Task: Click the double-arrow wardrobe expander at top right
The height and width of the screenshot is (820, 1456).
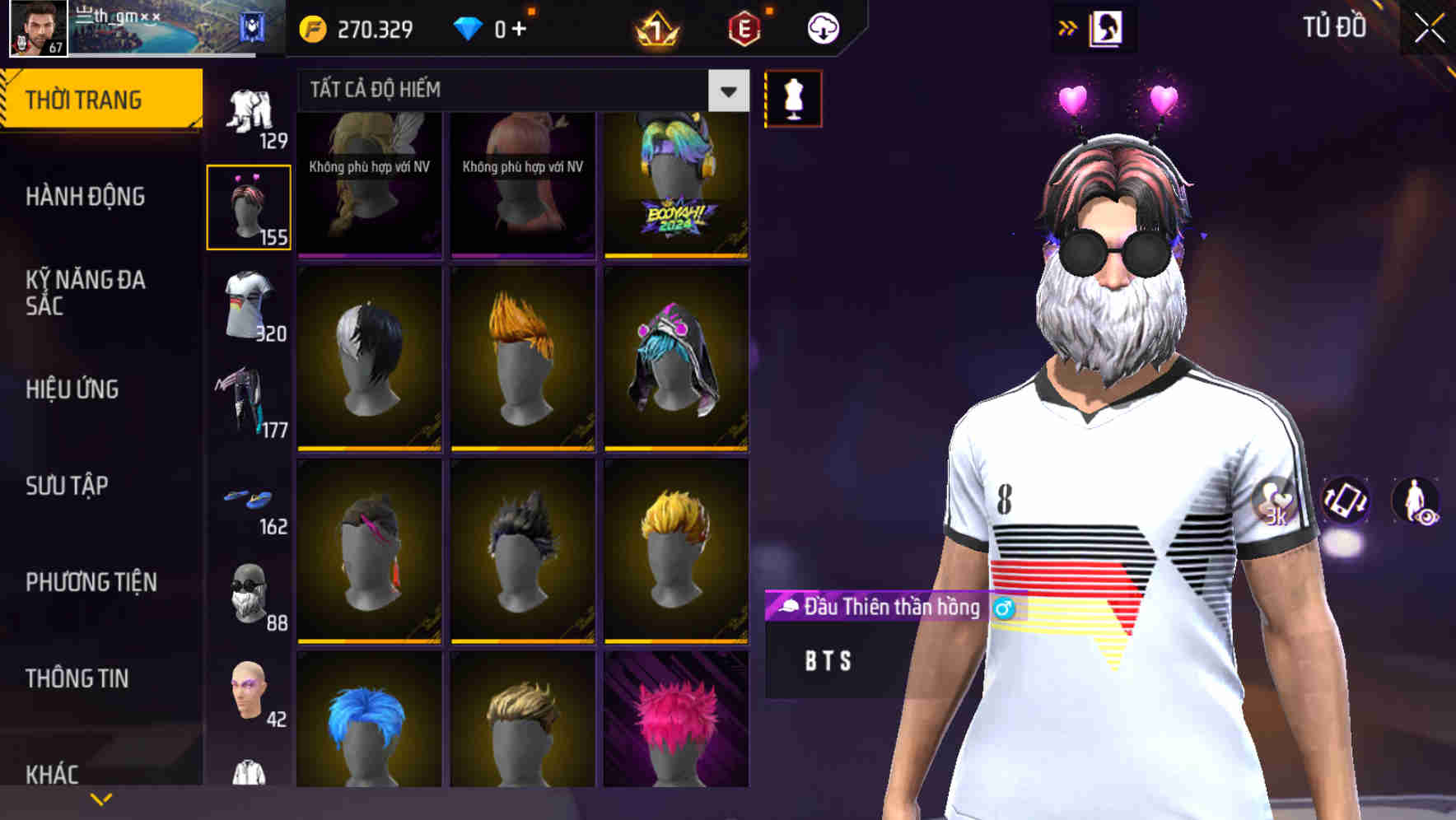Action: (1067, 26)
